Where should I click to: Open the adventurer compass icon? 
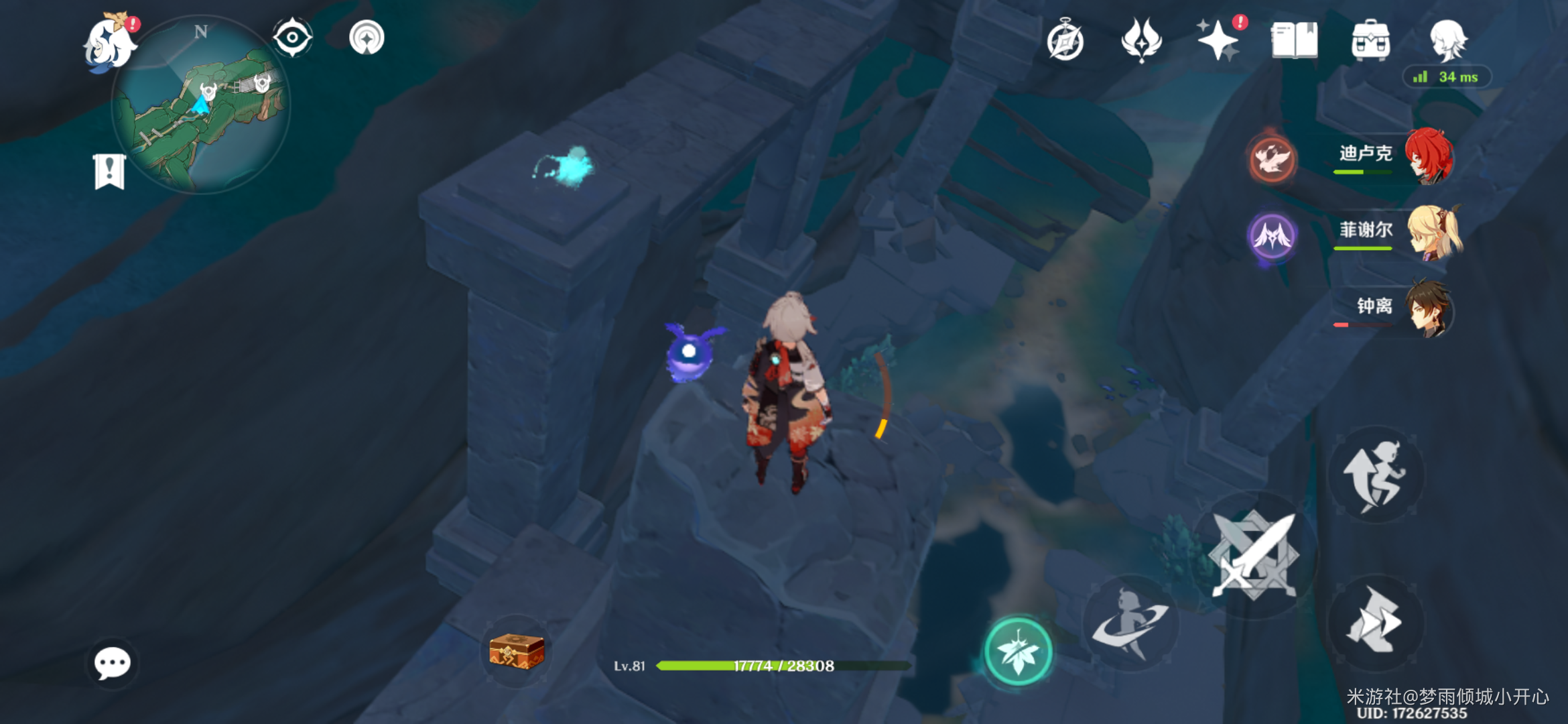click(x=1065, y=40)
